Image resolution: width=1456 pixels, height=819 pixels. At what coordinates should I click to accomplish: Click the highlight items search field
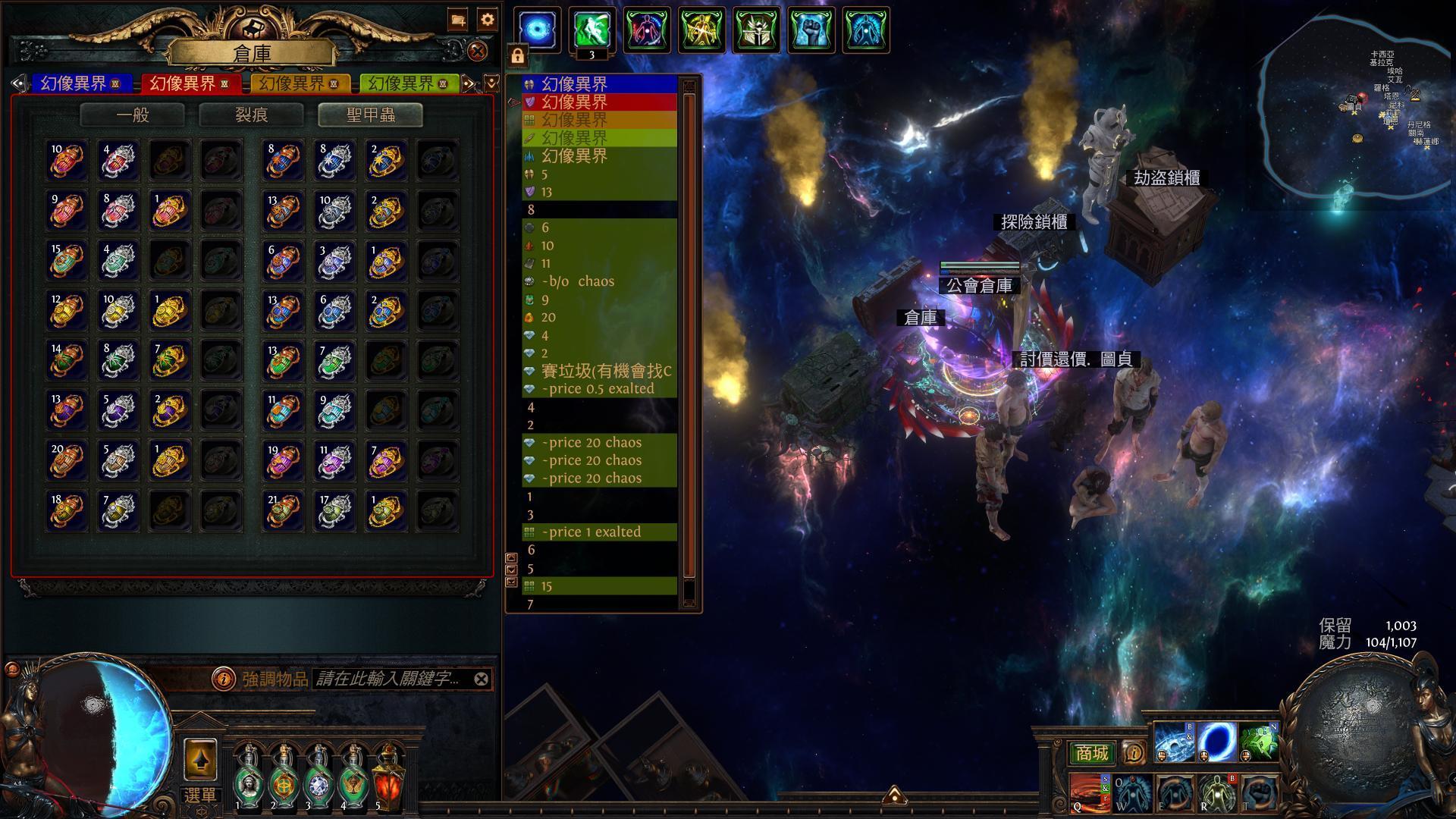[390, 679]
